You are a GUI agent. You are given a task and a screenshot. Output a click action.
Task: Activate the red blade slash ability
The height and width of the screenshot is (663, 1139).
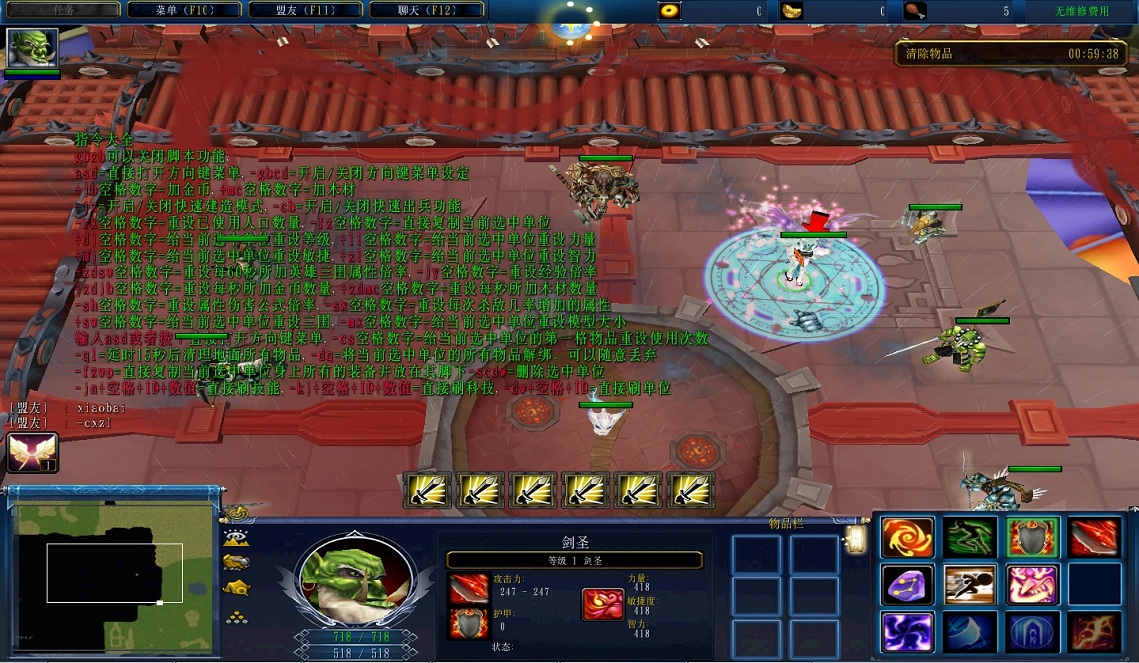1095,538
